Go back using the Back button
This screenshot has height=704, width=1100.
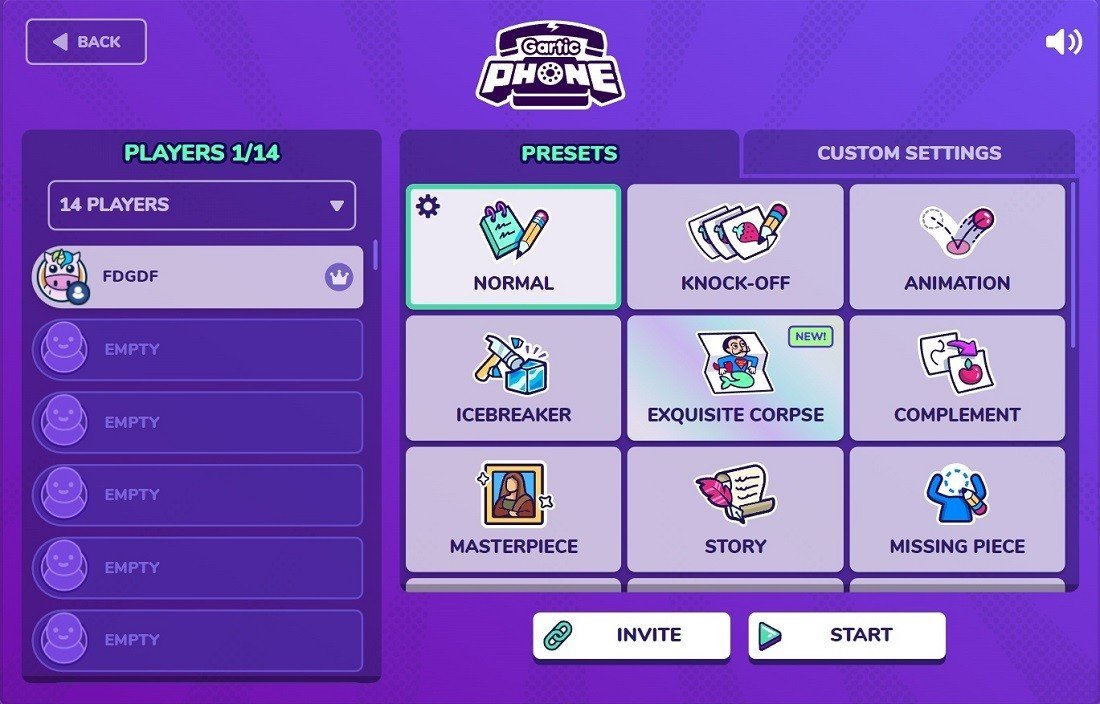86,42
